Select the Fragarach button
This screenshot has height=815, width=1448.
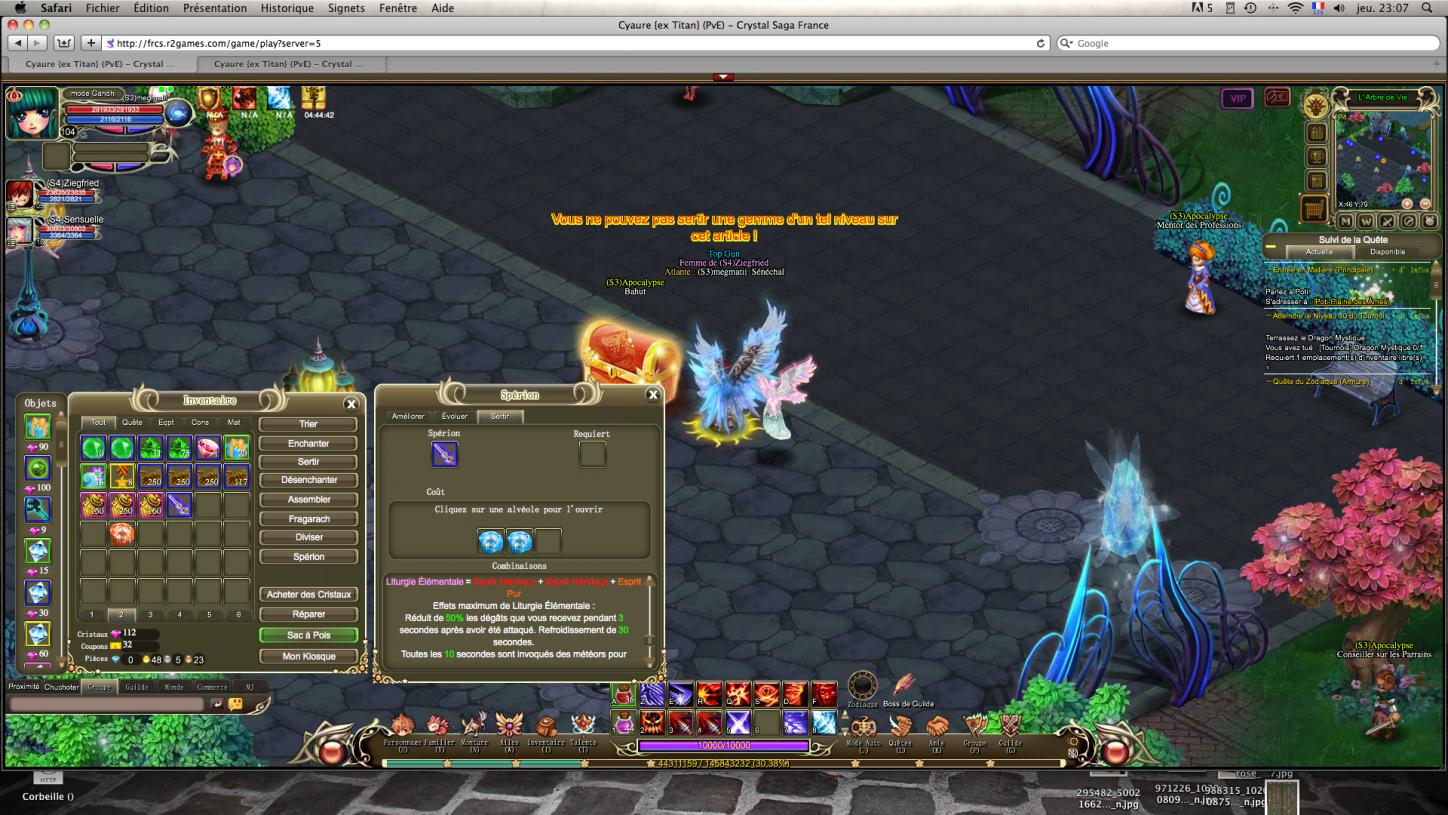pos(308,519)
